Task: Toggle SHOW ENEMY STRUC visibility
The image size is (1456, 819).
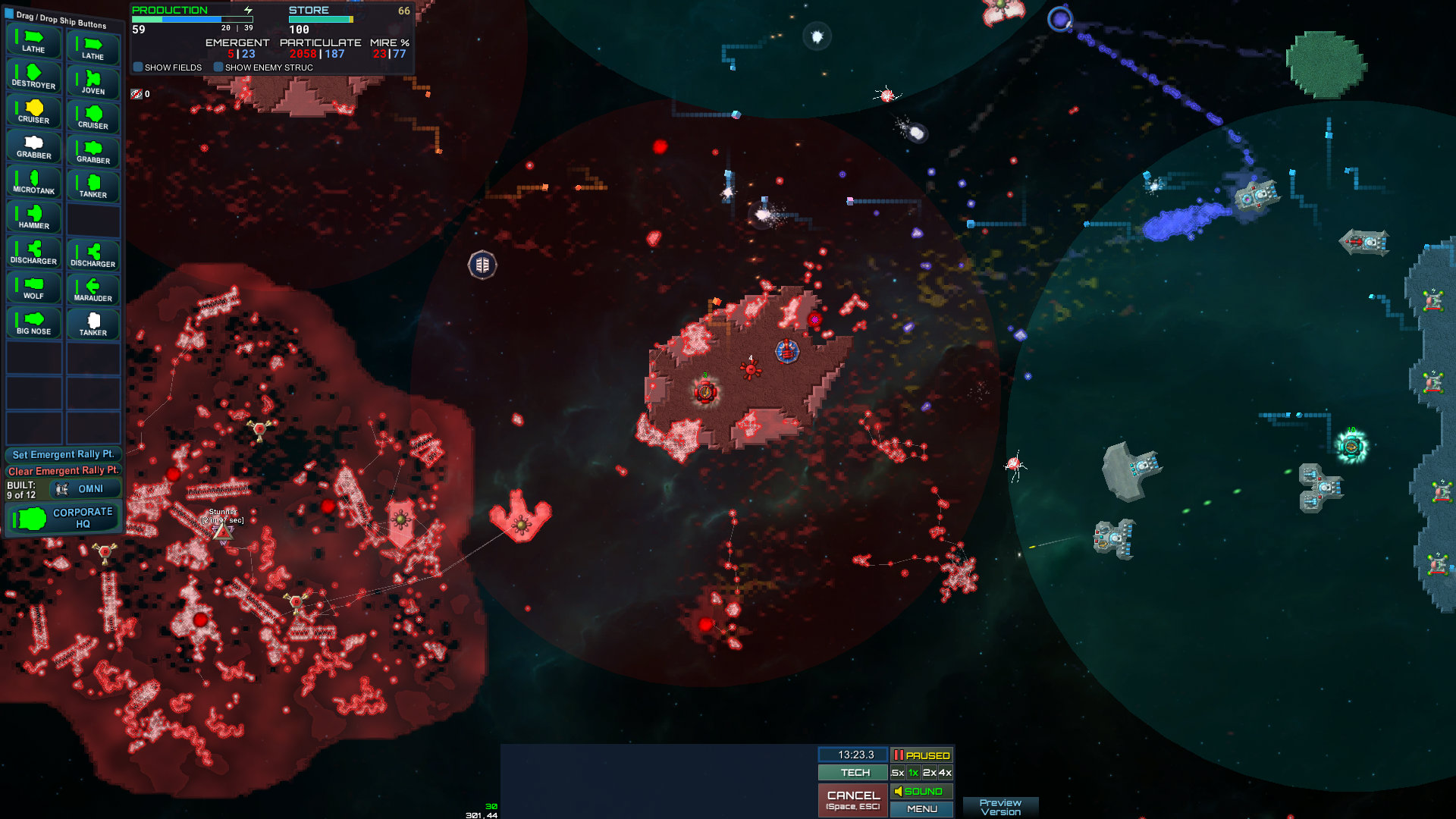Action: click(219, 67)
